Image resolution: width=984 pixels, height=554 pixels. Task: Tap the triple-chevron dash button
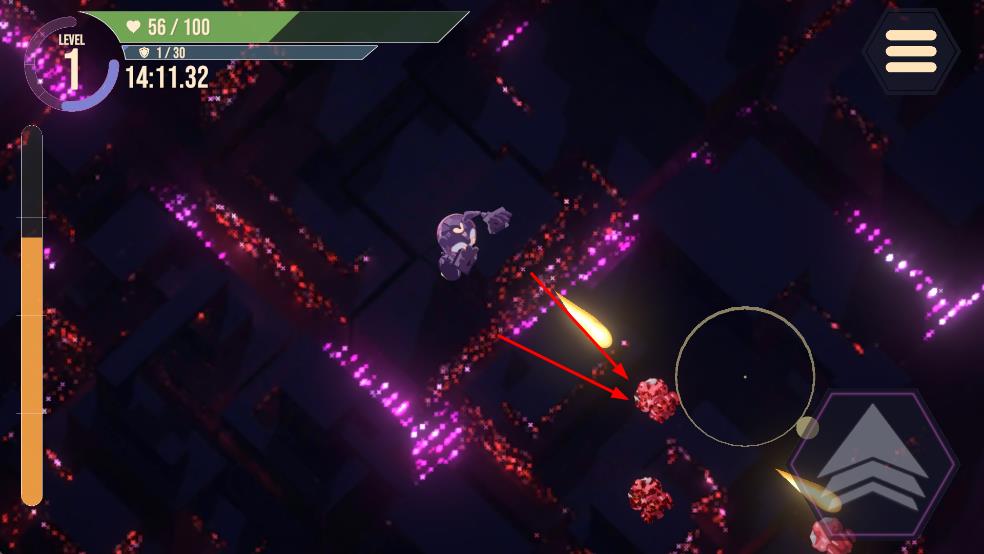coord(874,462)
